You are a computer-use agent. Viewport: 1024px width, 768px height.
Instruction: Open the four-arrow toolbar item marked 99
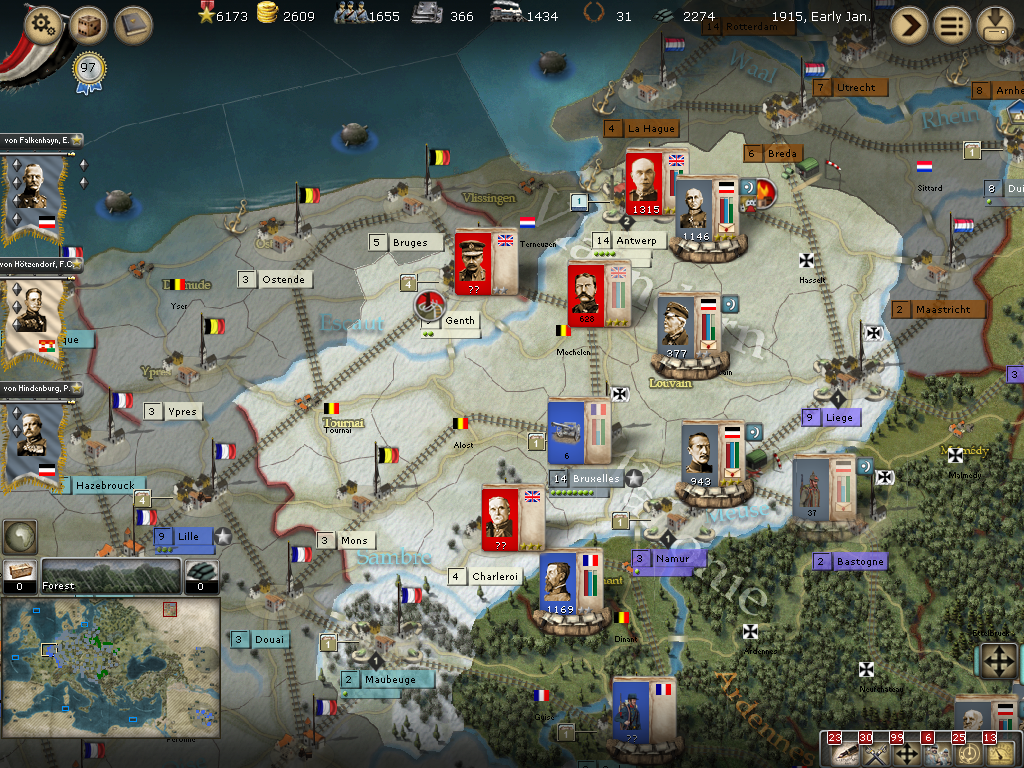tap(906, 753)
